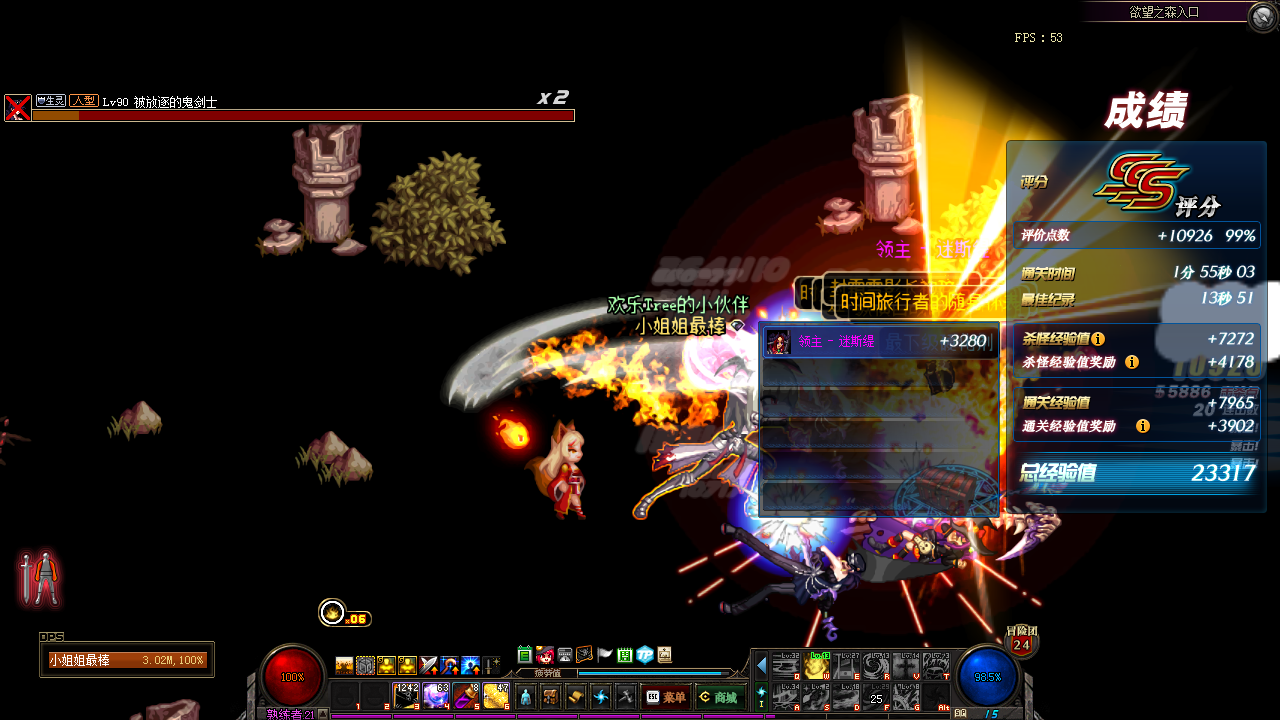Activate the spiral skill bound to R

point(877,667)
